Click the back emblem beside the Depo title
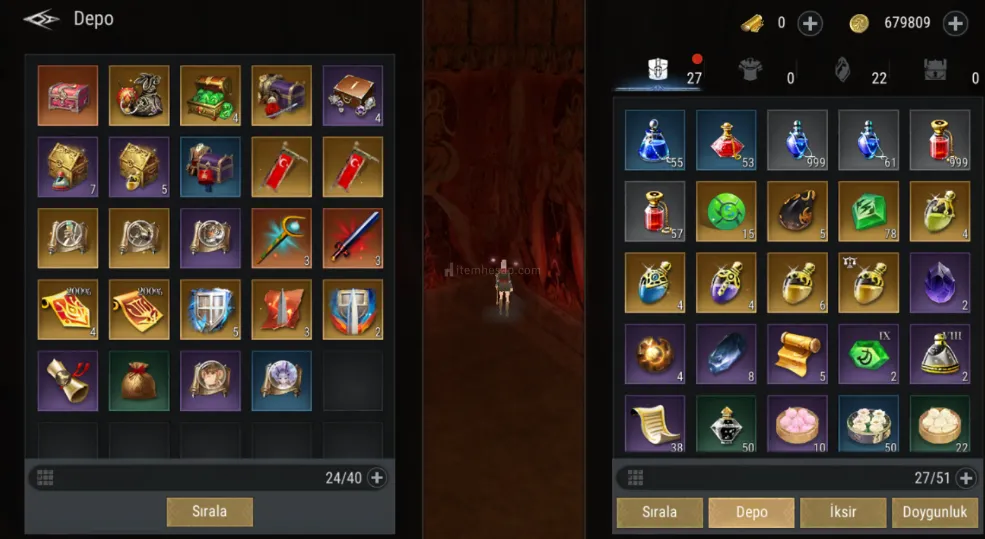985x539 pixels. pyautogui.click(x=41, y=20)
